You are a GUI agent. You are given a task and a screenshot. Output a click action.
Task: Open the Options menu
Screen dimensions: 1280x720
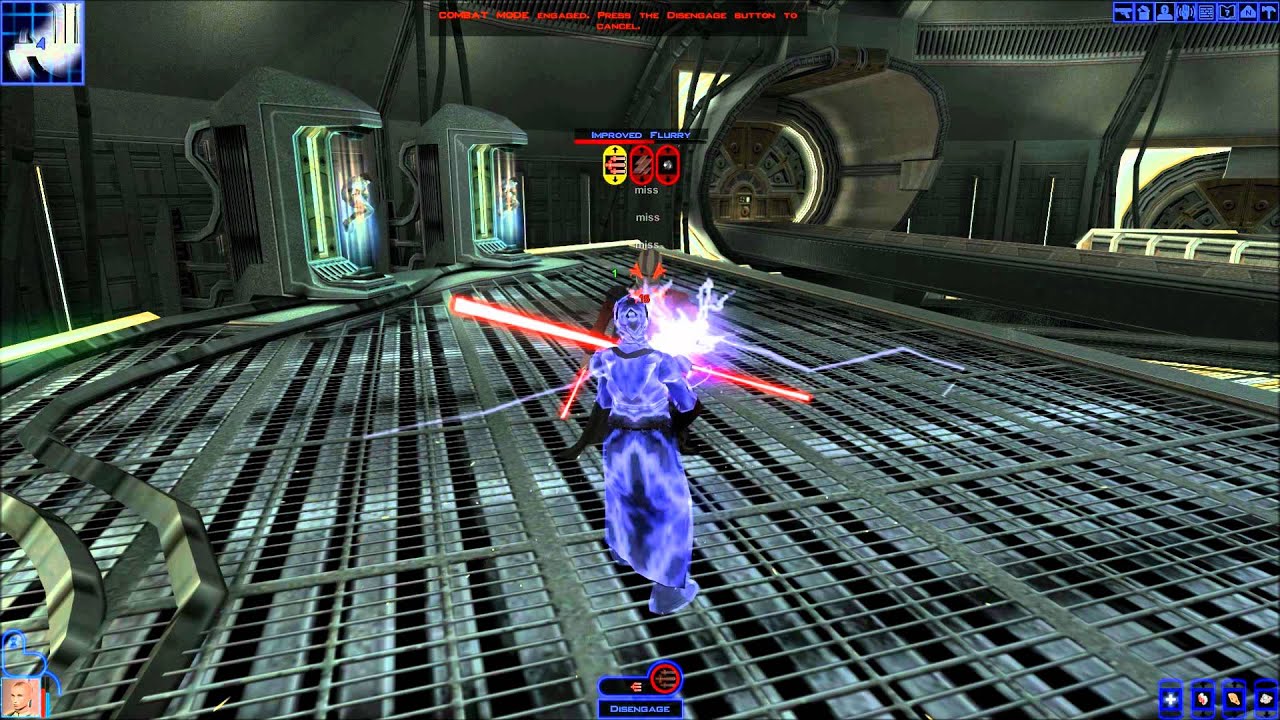coord(1268,13)
